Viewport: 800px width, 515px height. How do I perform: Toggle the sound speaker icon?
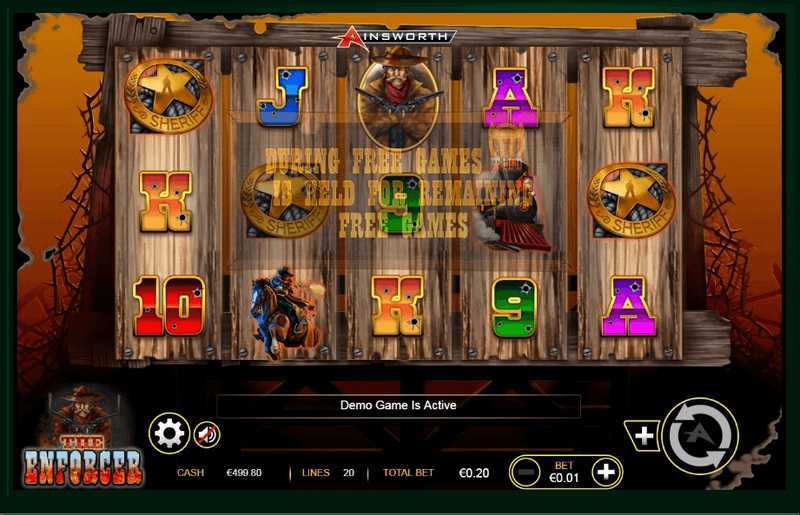[207, 434]
